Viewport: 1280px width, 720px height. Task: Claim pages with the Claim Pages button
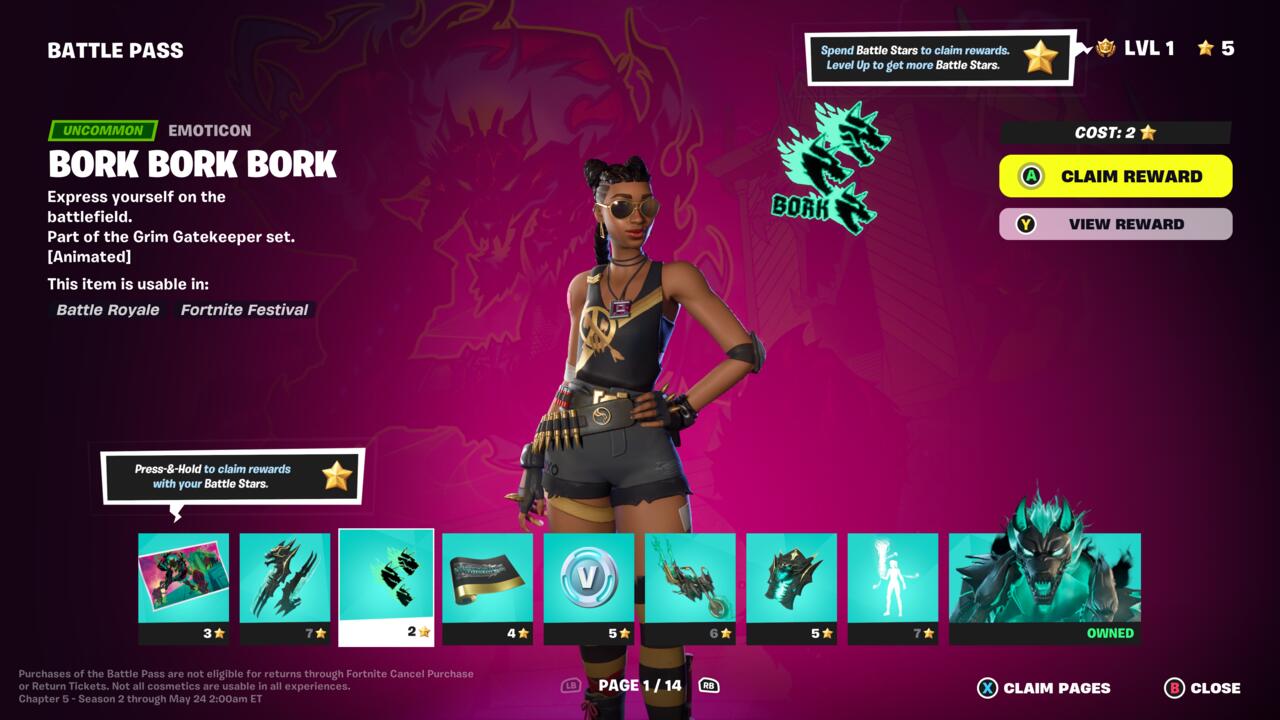tap(1044, 688)
